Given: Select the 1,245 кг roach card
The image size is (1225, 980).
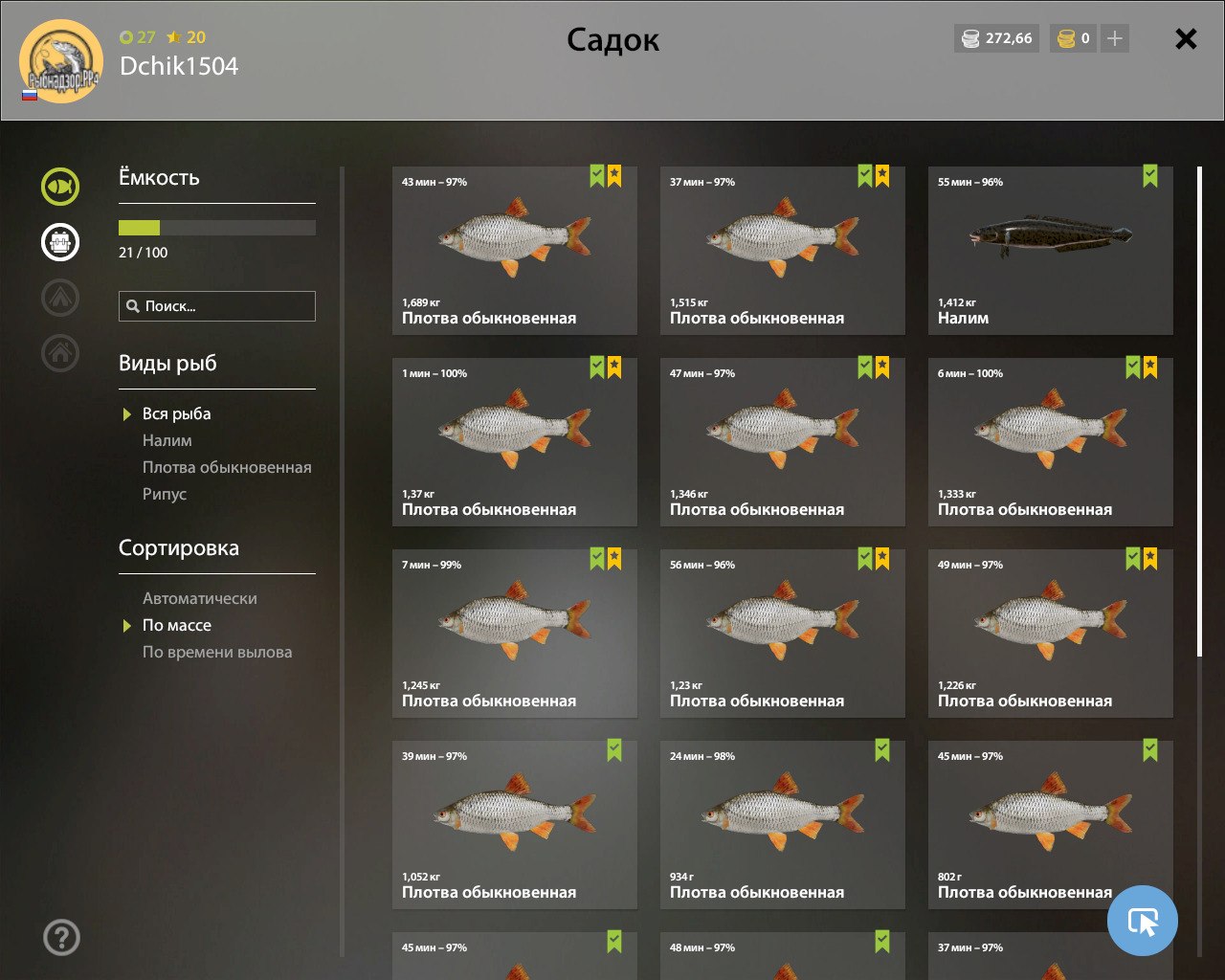Looking at the screenshot, I should click(x=514, y=634).
